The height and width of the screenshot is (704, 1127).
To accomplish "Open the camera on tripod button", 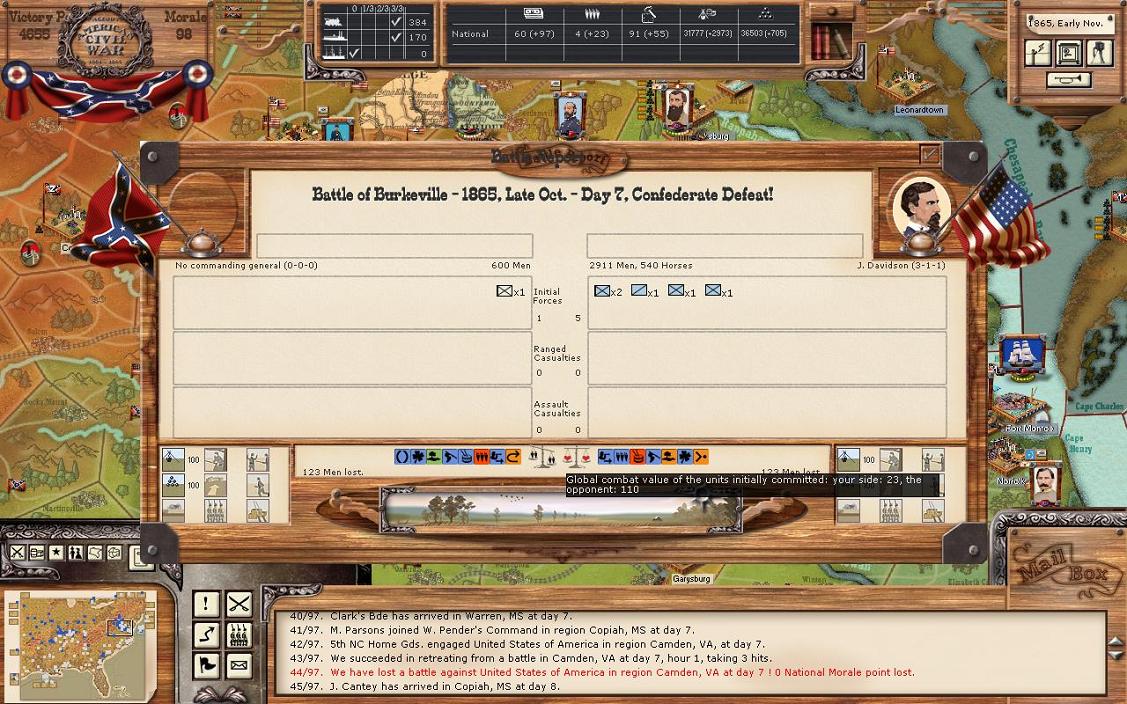I will [1098, 52].
